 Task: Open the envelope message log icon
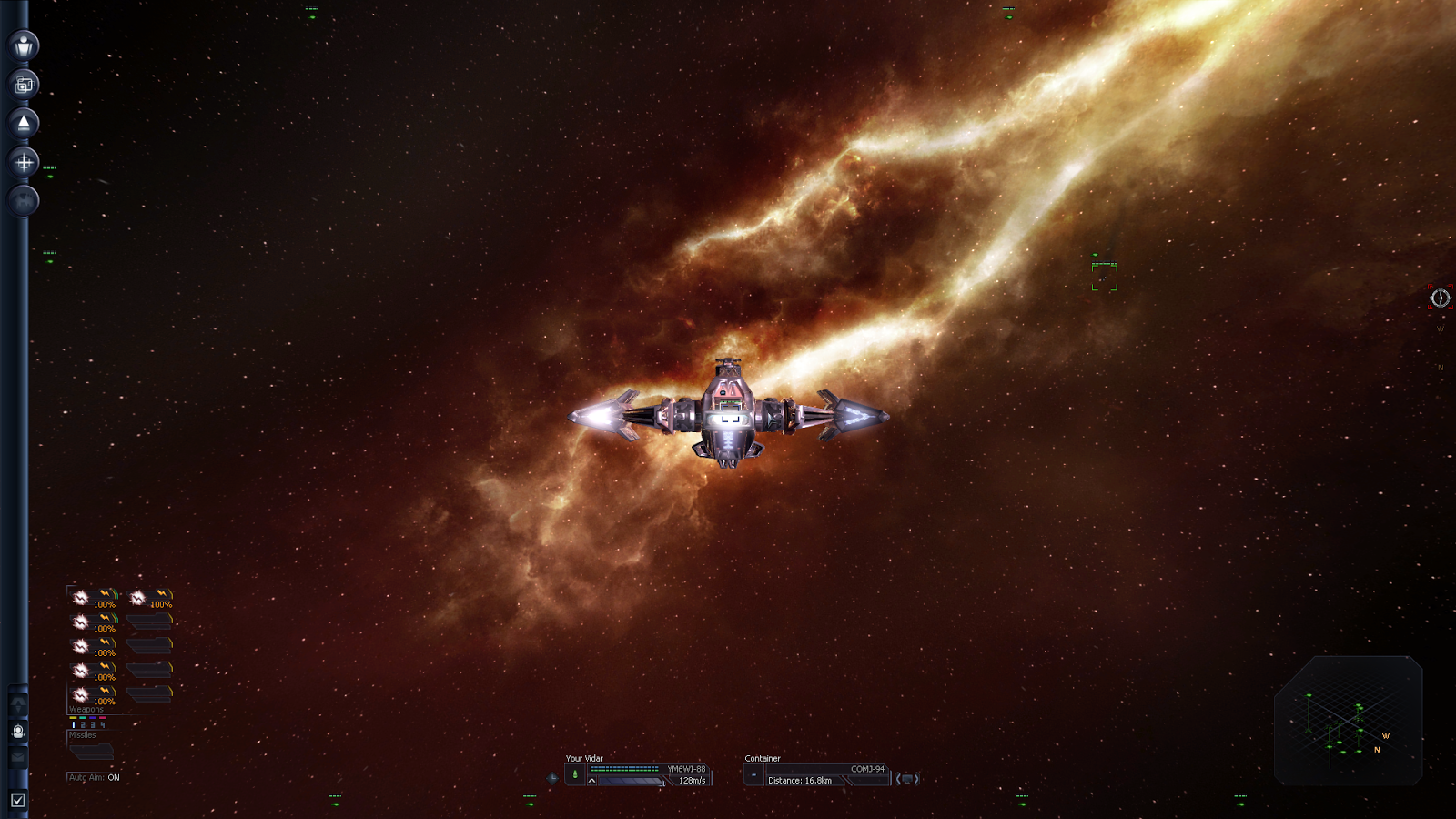point(17,756)
